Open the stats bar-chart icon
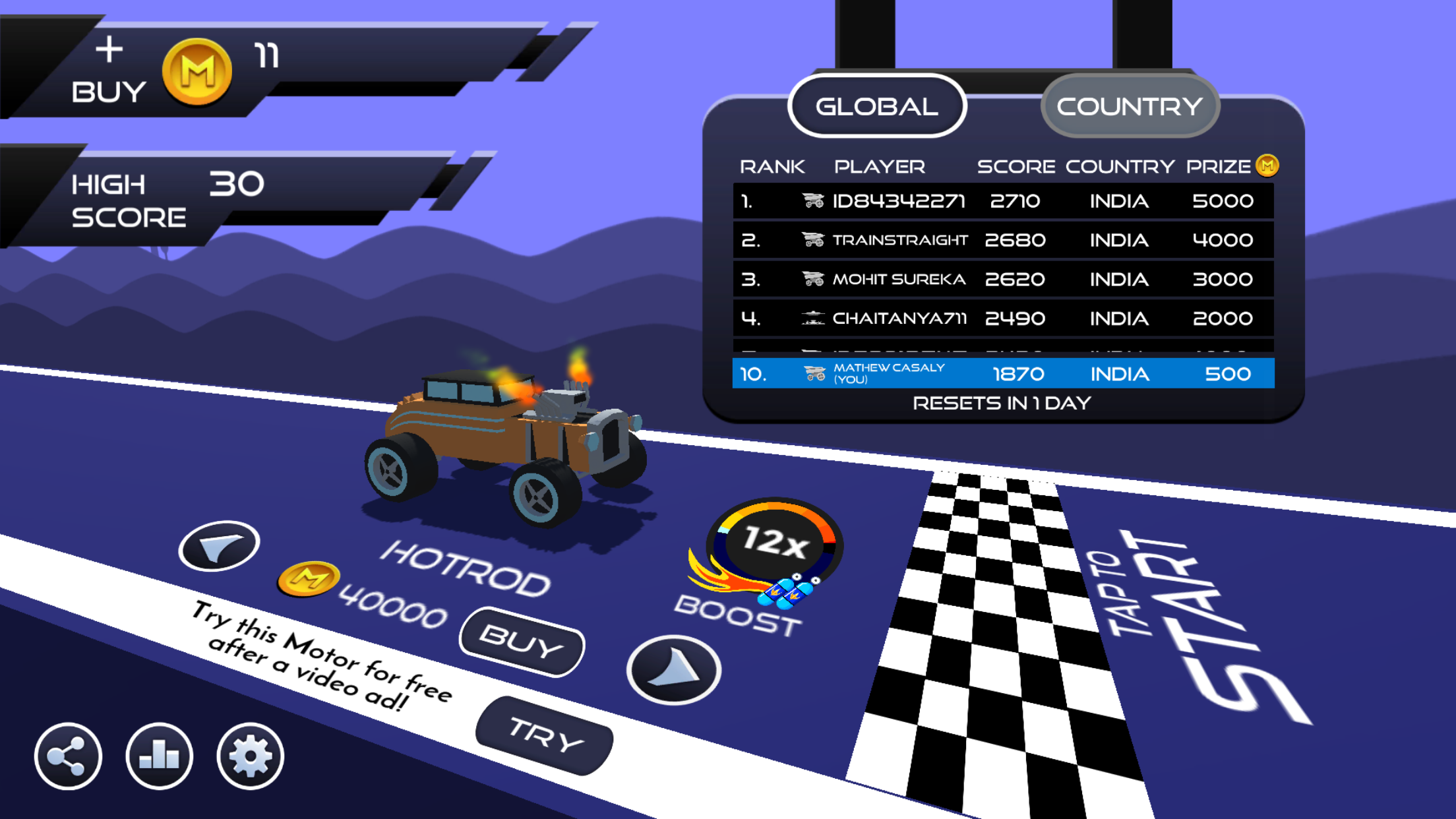The height and width of the screenshot is (819, 1456). [158, 757]
